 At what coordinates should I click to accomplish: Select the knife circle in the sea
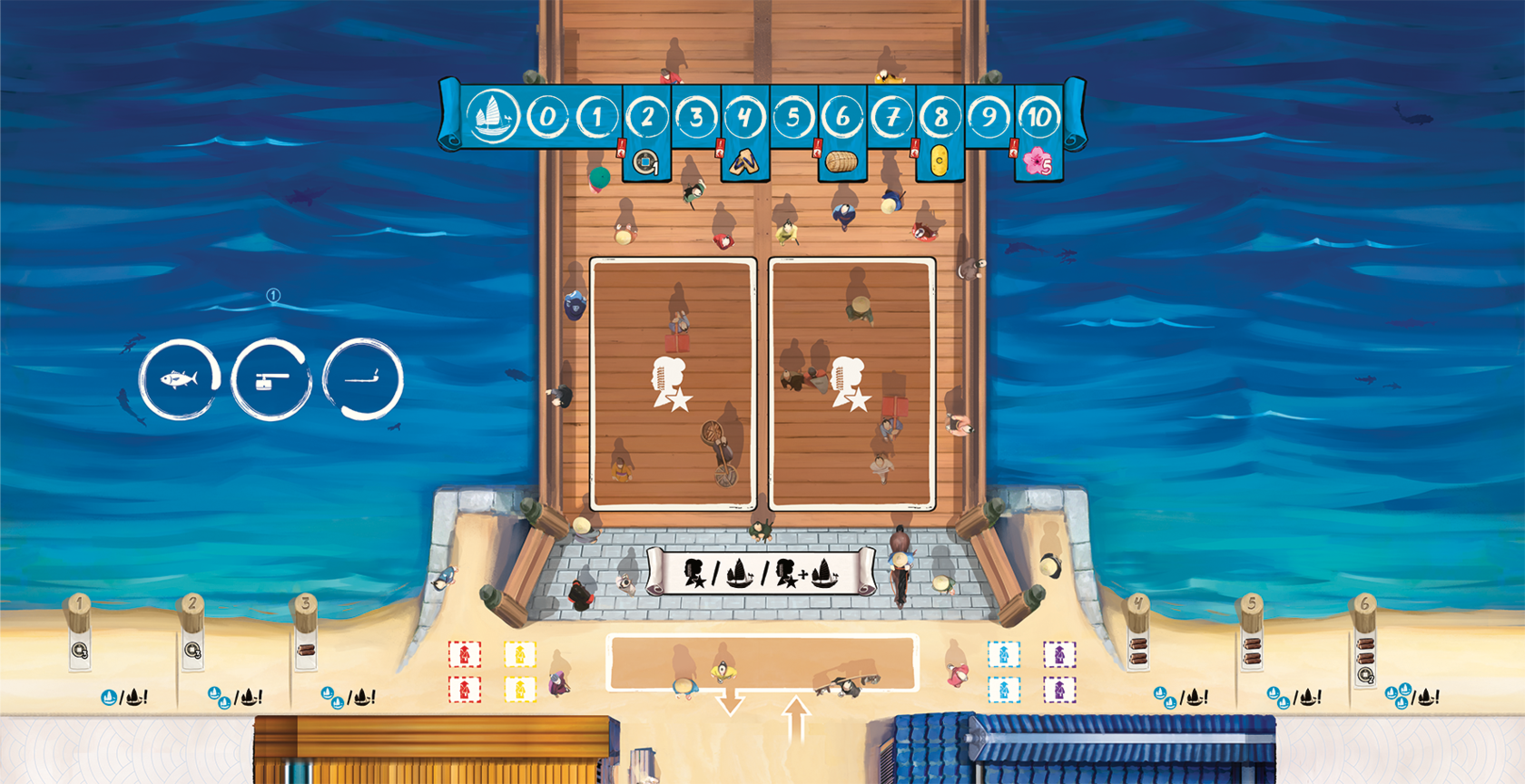point(363,379)
